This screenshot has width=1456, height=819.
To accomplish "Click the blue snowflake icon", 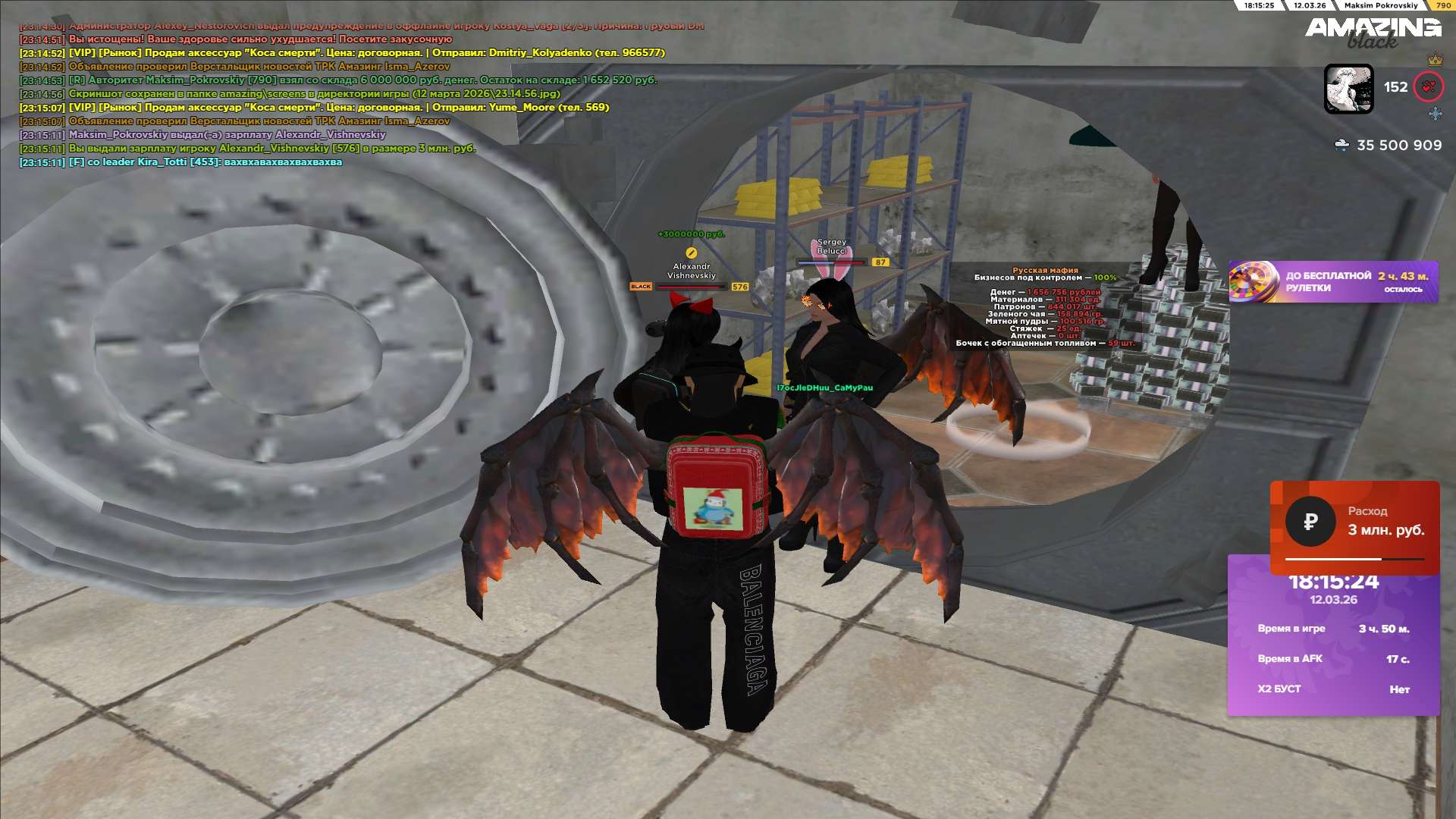I will [1435, 114].
